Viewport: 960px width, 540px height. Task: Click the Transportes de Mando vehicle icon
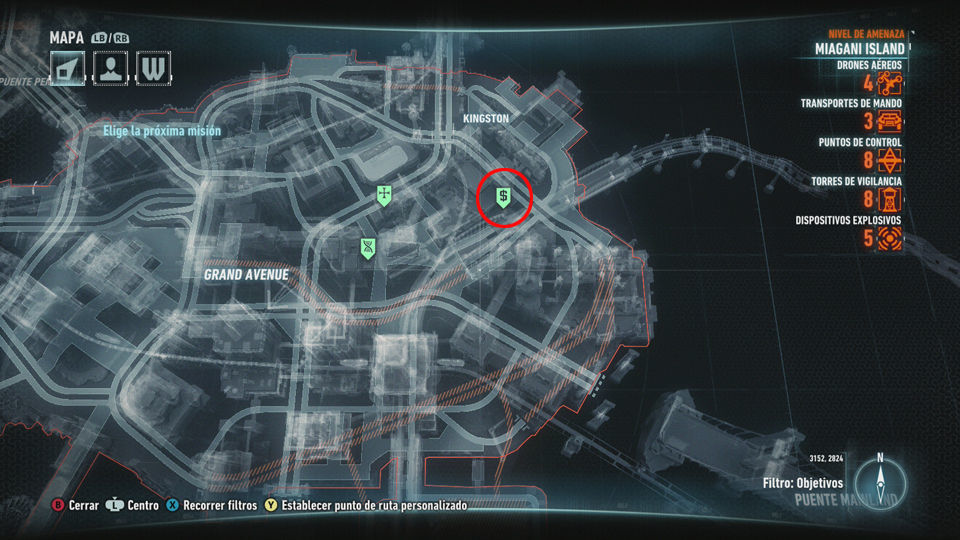coord(890,122)
